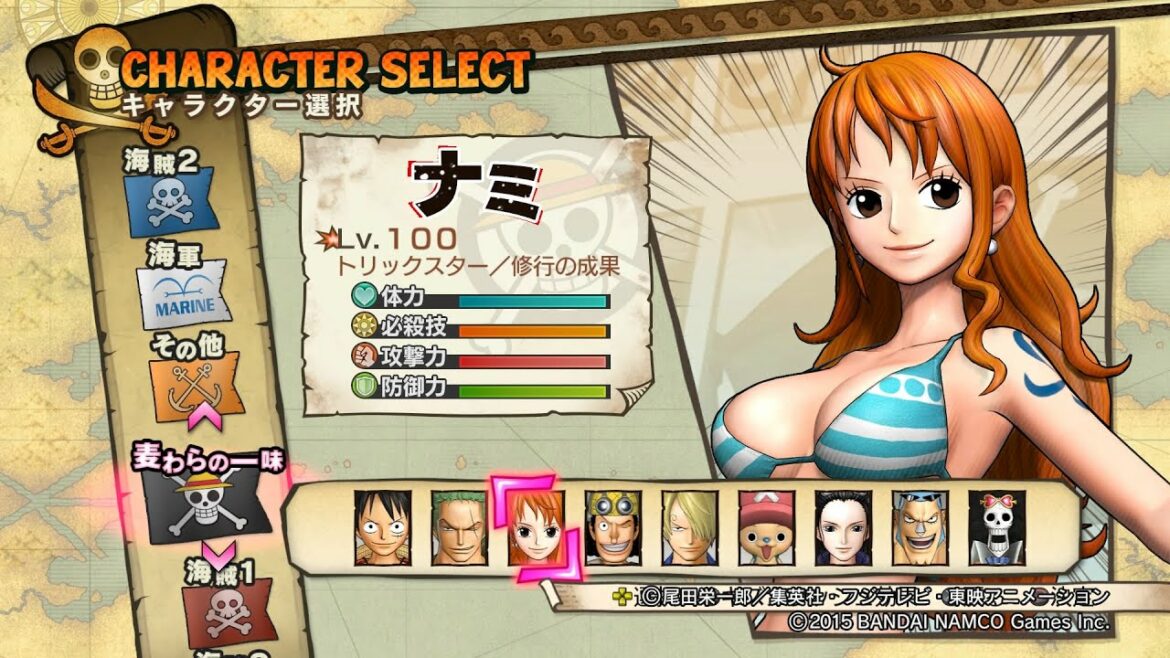This screenshot has height=658, width=1170.
Task: Select Luffy's character portrait
Action: click(x=383, y=527)
